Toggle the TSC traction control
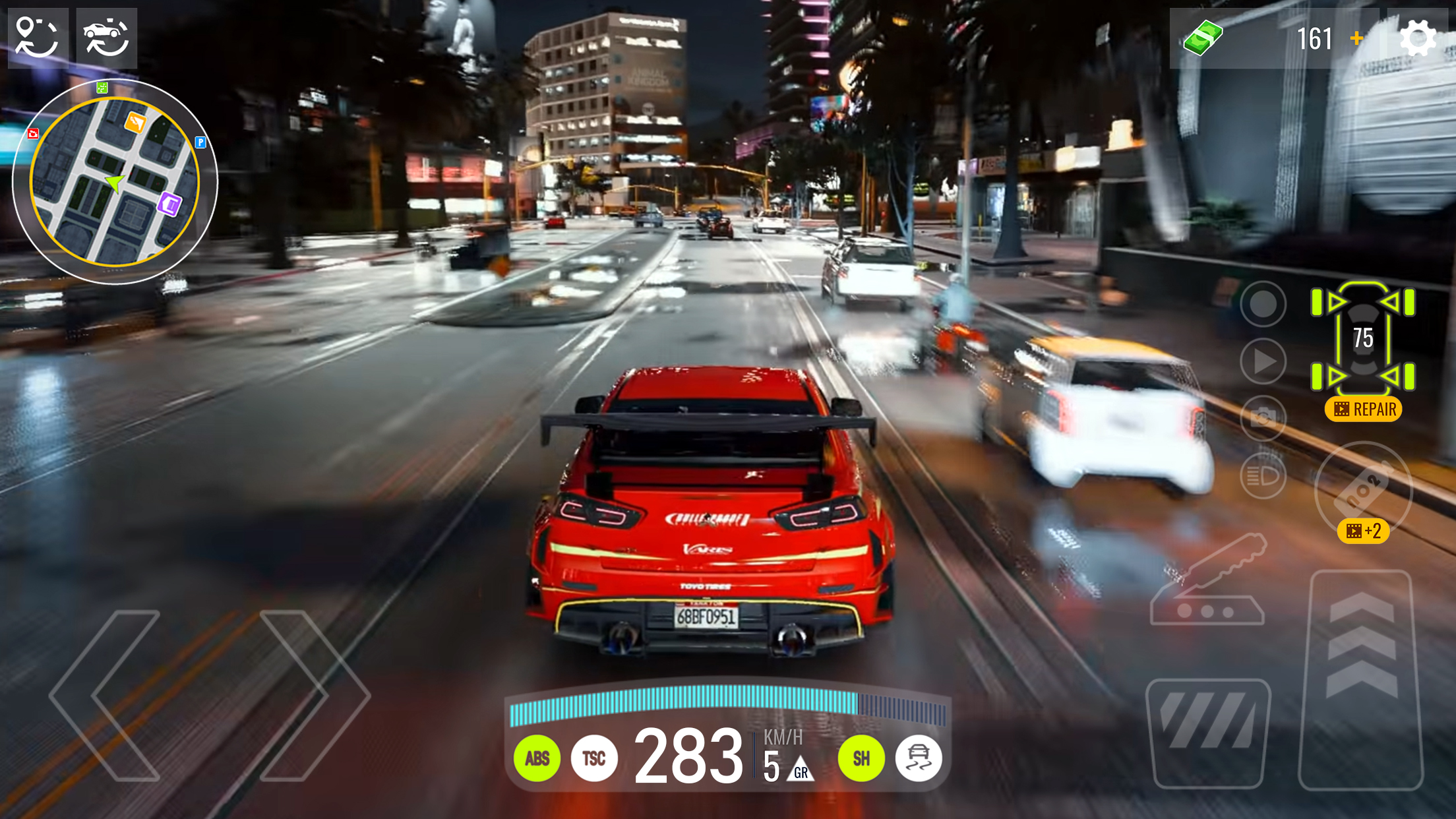This screenshot has height=819, width=1456. pyautogui.click(x=593, y=758)
